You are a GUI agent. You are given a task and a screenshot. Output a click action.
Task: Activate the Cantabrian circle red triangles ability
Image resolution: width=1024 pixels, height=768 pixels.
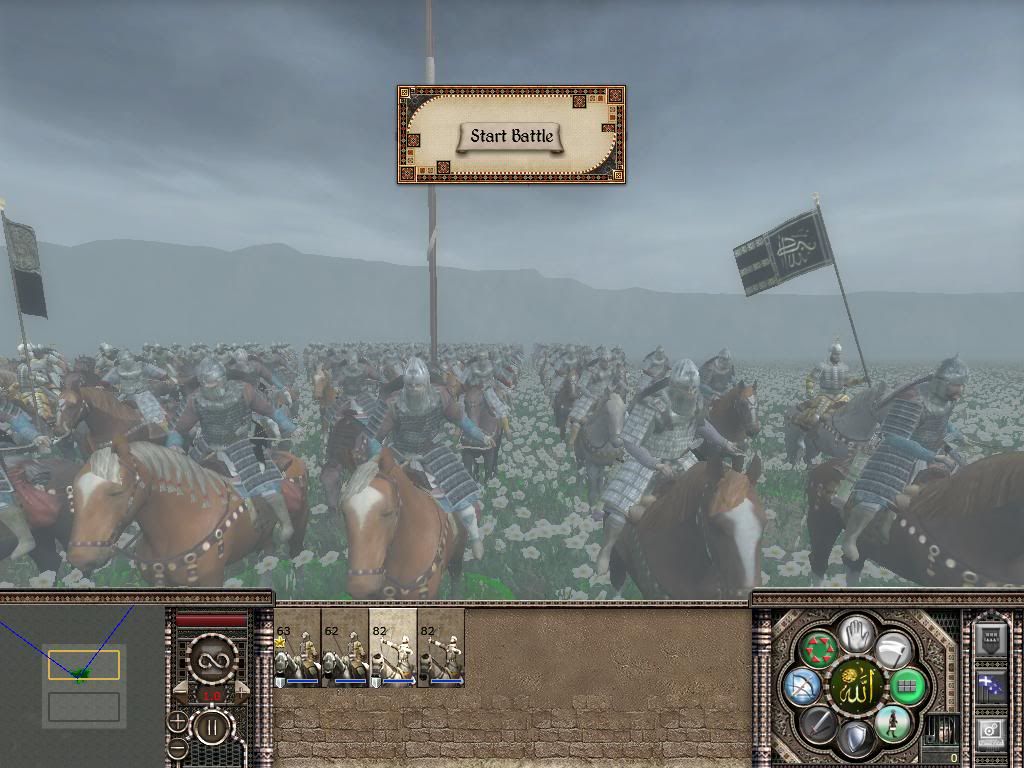tap(816, 650)
